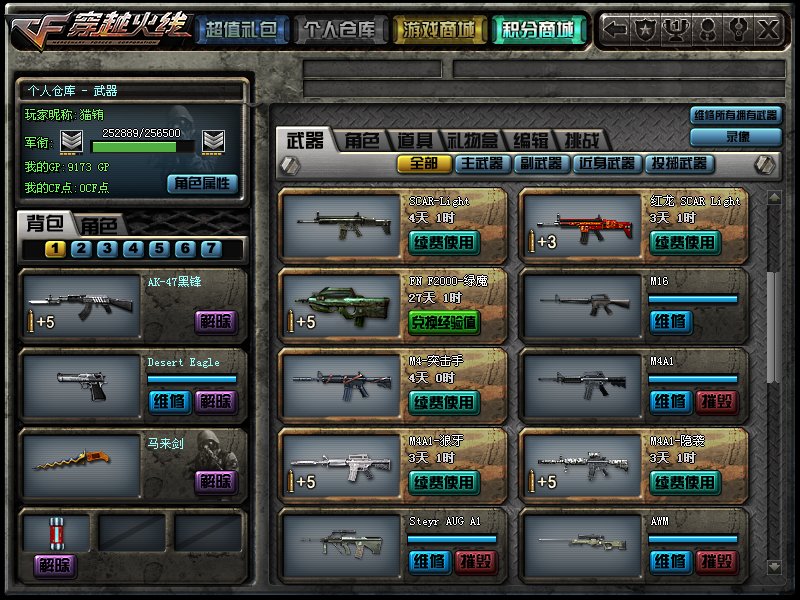Select the Steyr AUG A1 weapon thumbnail
The width and height of the screenshot is (800, 600).
pyautogui.click(x=339, y=545)
